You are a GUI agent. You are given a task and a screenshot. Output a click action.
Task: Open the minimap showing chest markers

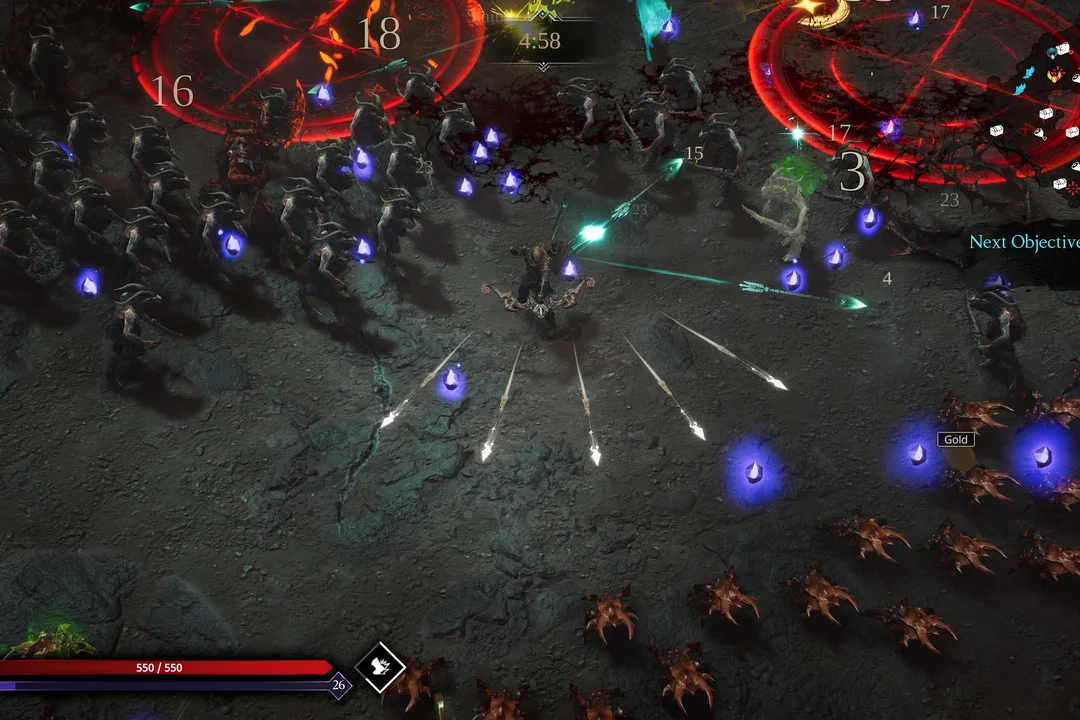(1052, 120)
